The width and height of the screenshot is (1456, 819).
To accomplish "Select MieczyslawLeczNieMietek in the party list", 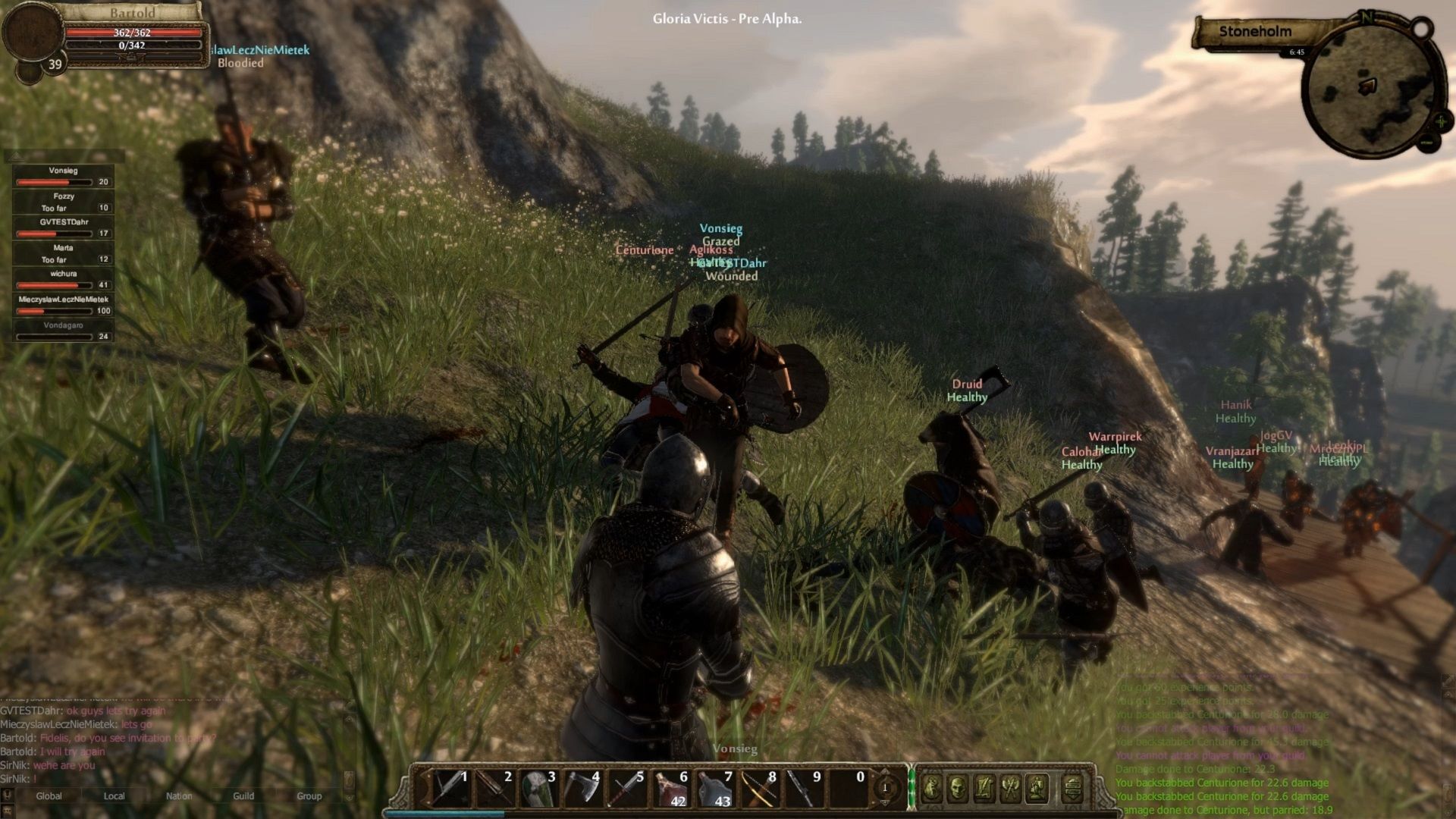I will click(63, 305).
